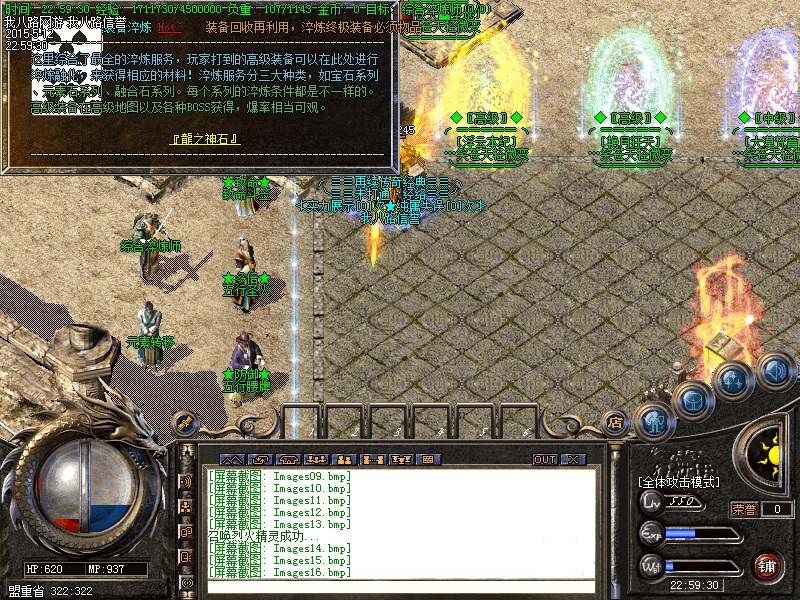Click the Exp round icon
The width and height of the screenshot is (800, 600).
pyautogui.click(x=652, y=533)
